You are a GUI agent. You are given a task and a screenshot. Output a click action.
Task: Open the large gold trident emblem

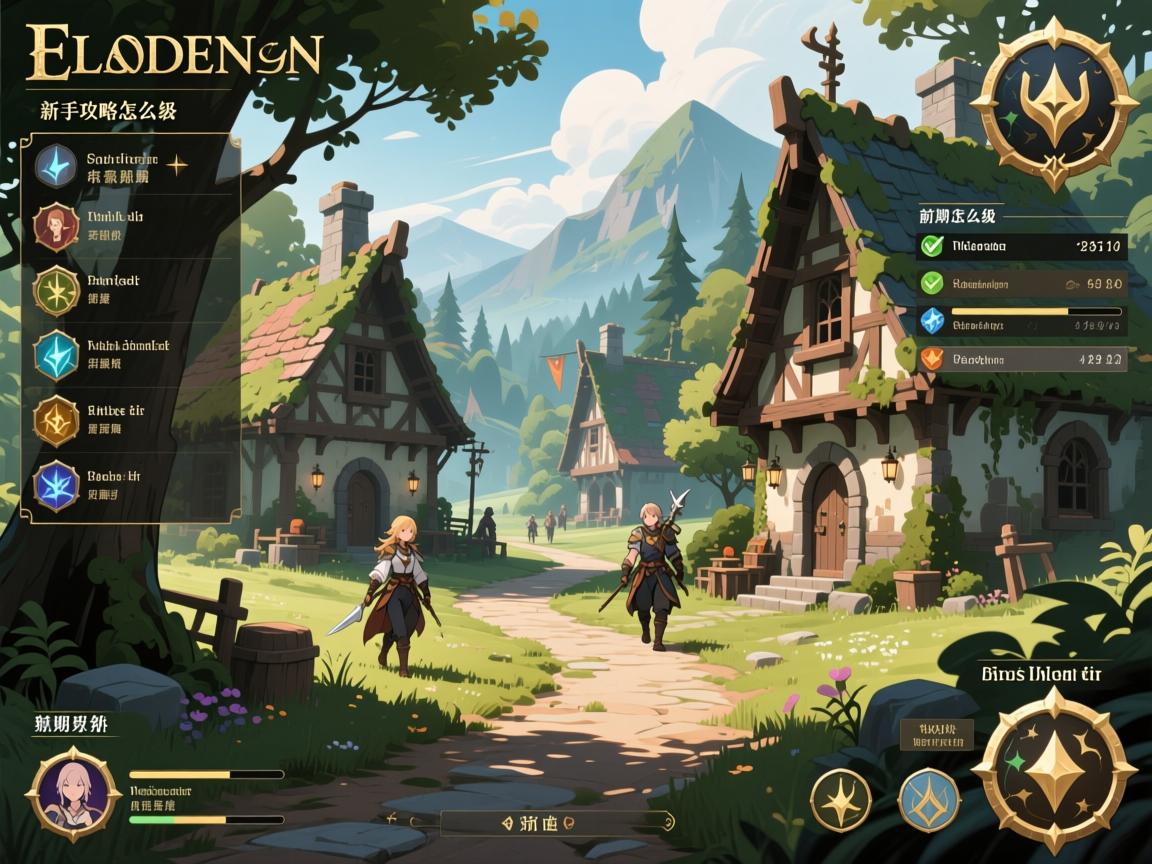coord(1054,102)
